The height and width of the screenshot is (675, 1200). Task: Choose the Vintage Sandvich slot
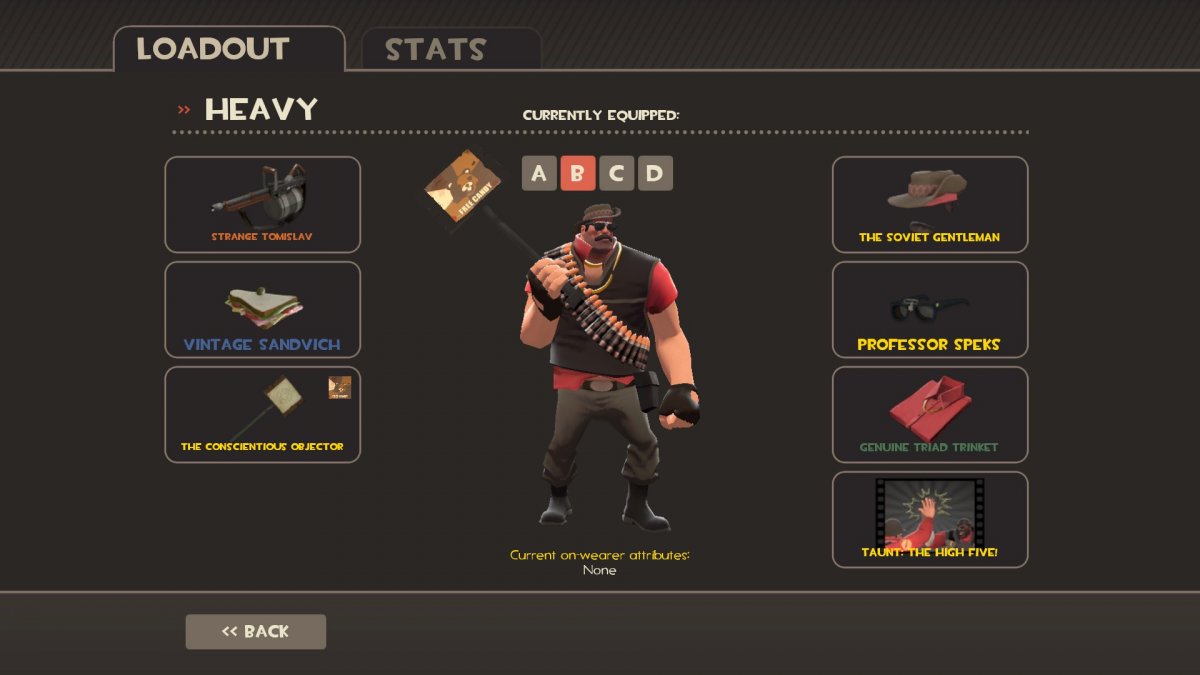point(262,309)
